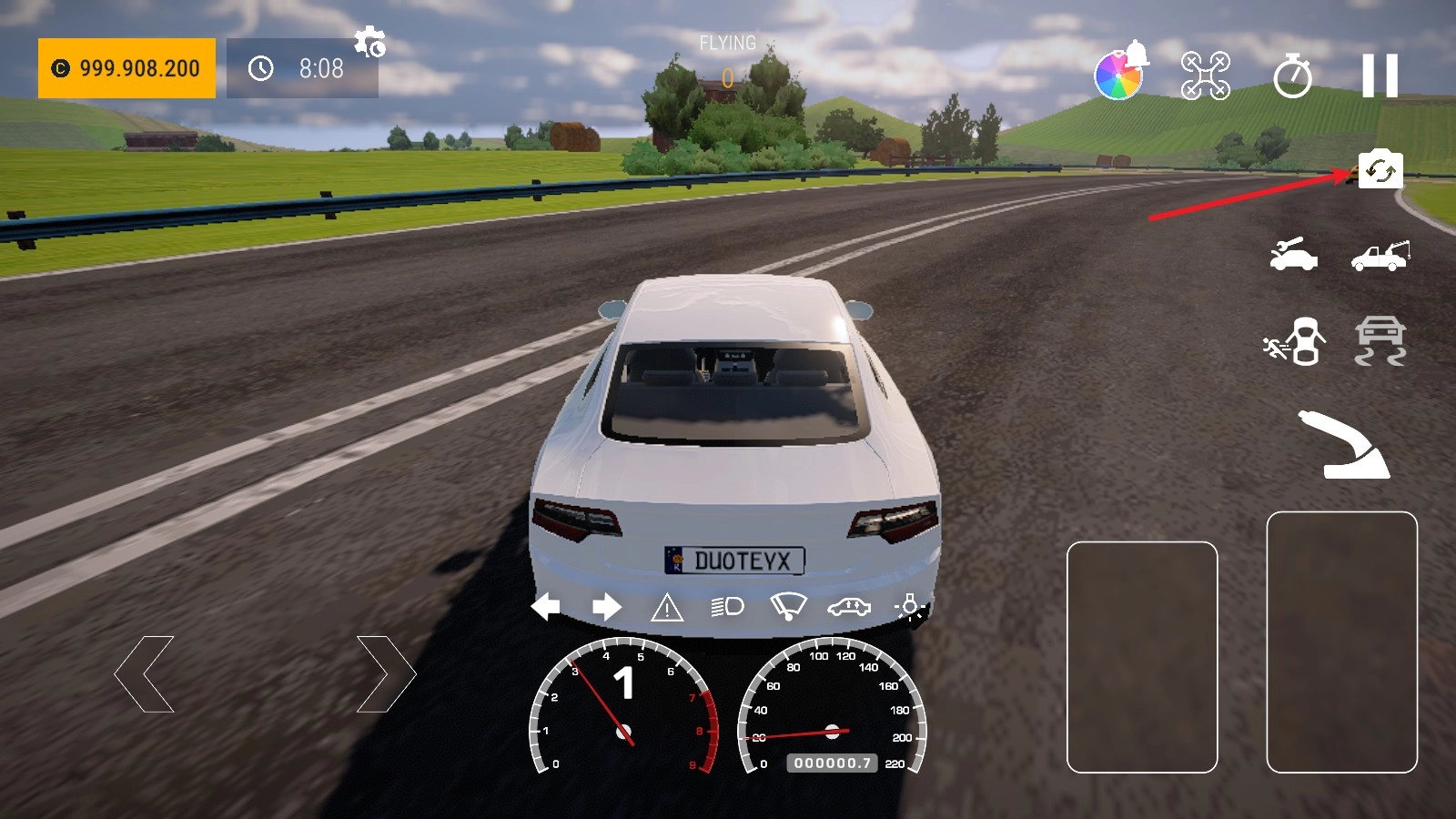This screenshot has height=819, width=1456.
Task: Turn on right turn signal
Action: click(x=606, y=606)
